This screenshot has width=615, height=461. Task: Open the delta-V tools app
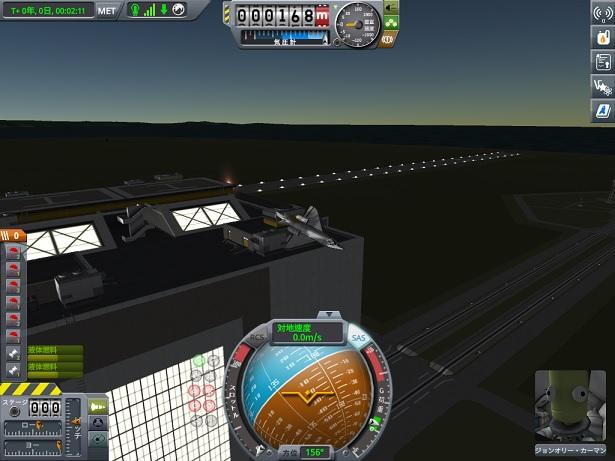[x=601, y=85]
